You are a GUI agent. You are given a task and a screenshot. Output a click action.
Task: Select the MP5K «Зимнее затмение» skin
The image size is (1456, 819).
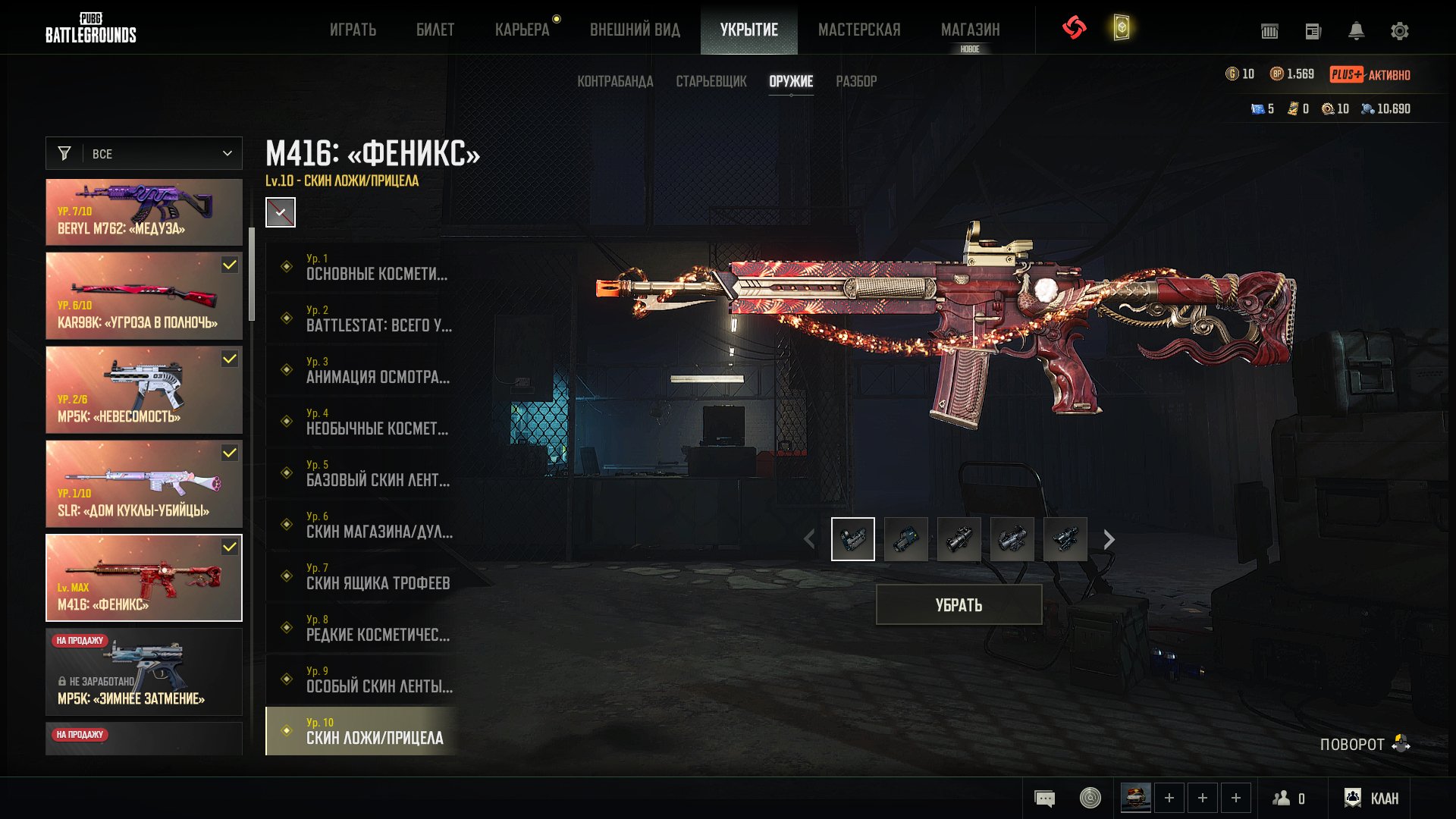point(144,672)
